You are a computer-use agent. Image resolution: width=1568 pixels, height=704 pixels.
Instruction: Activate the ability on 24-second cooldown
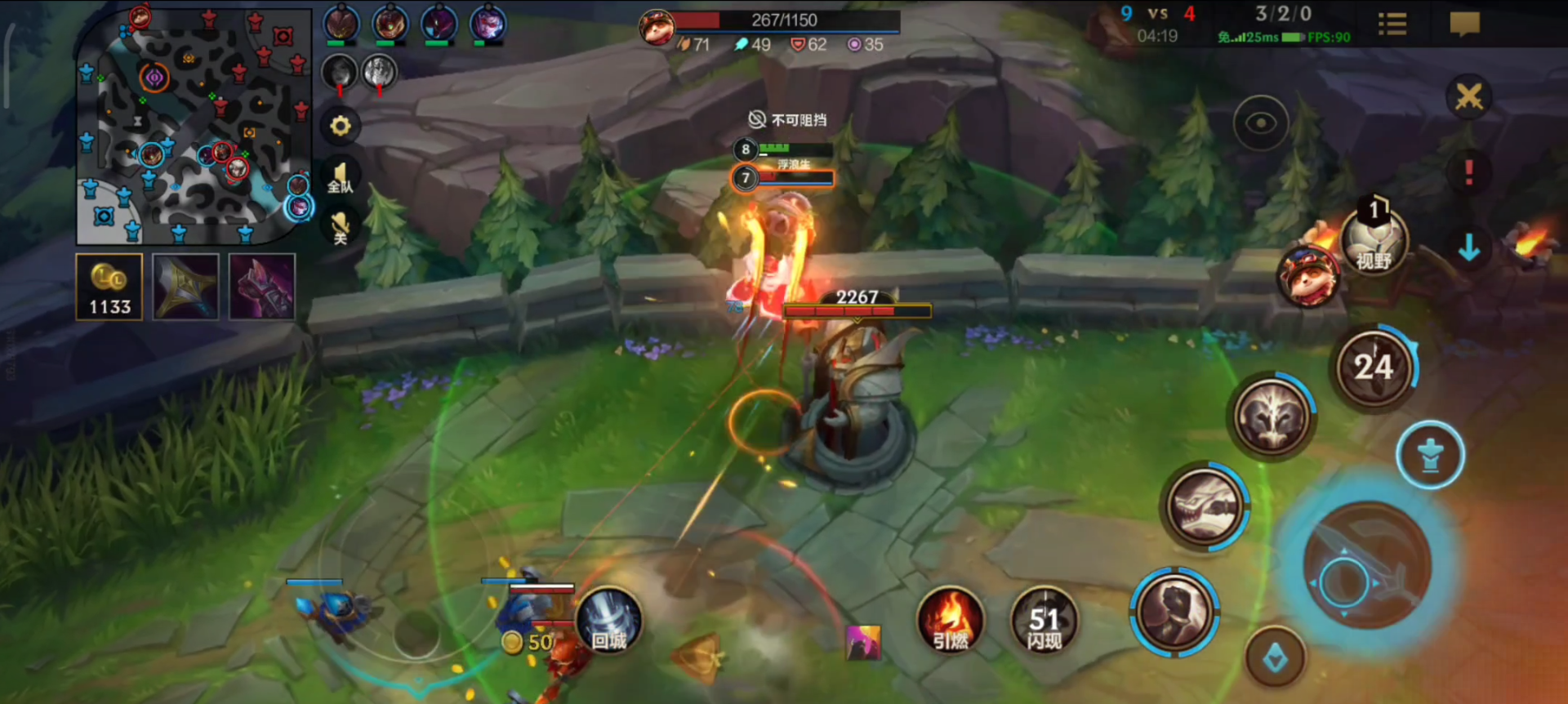pyautogui.click(x=1374, y=368)
